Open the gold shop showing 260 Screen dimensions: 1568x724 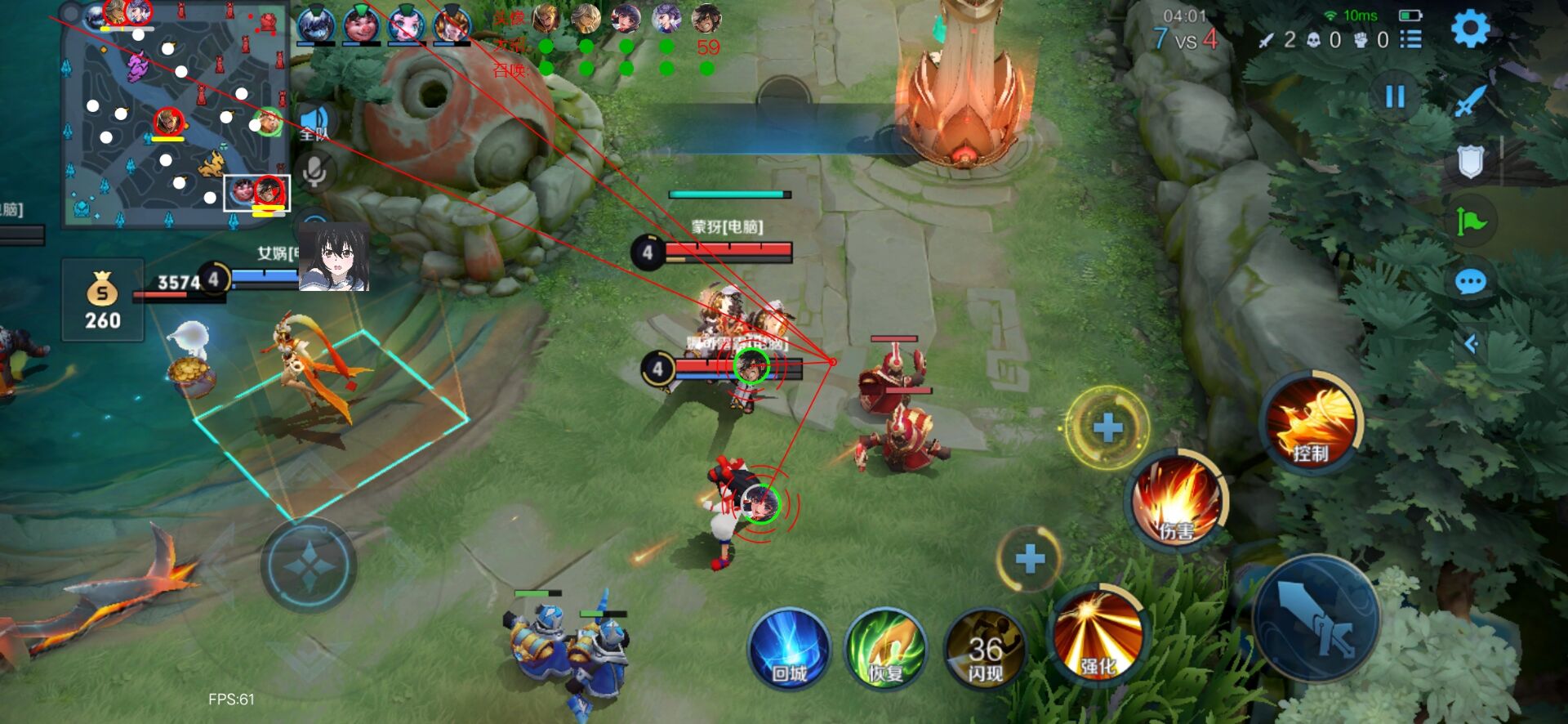tap(103, 300)
